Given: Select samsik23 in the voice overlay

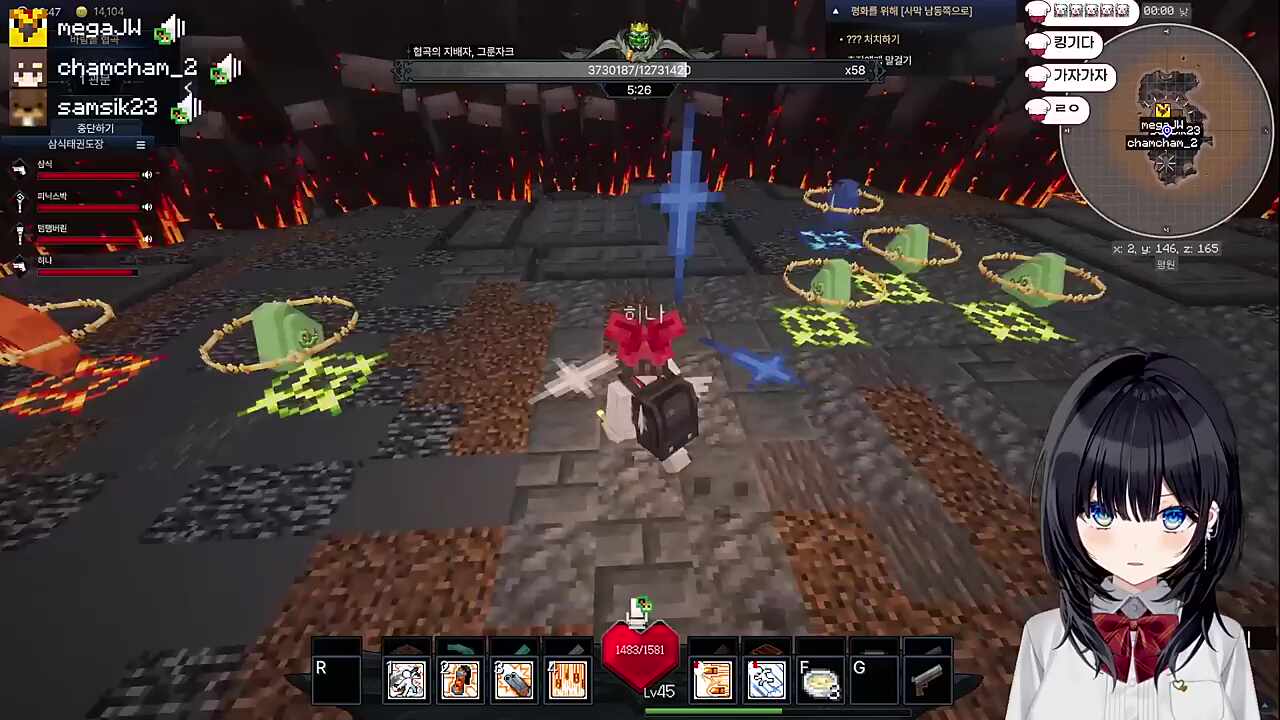Looking at the screenshot, I should click(x=106, y=107).
